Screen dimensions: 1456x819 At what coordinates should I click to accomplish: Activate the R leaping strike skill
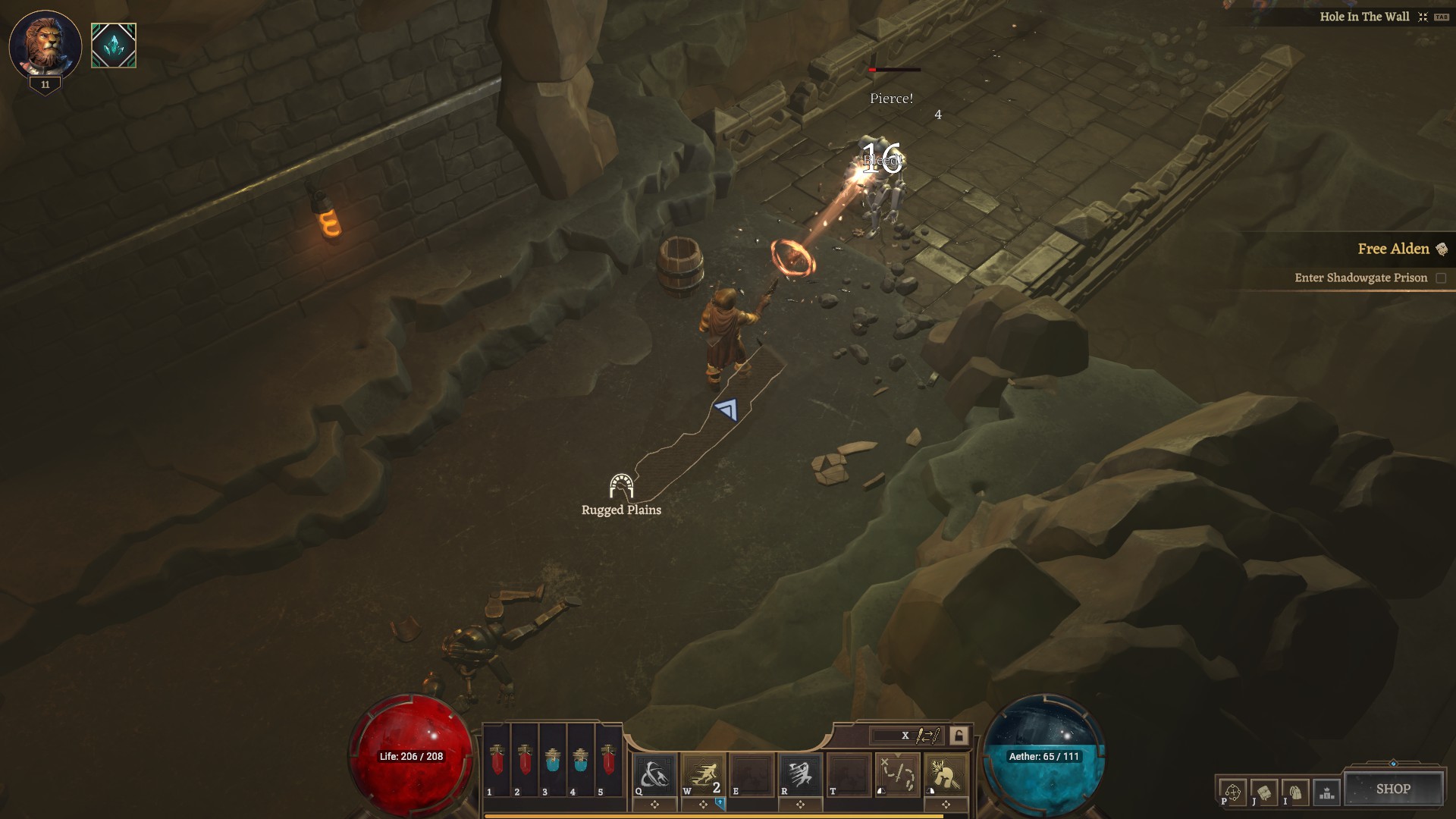click(800, 775)
